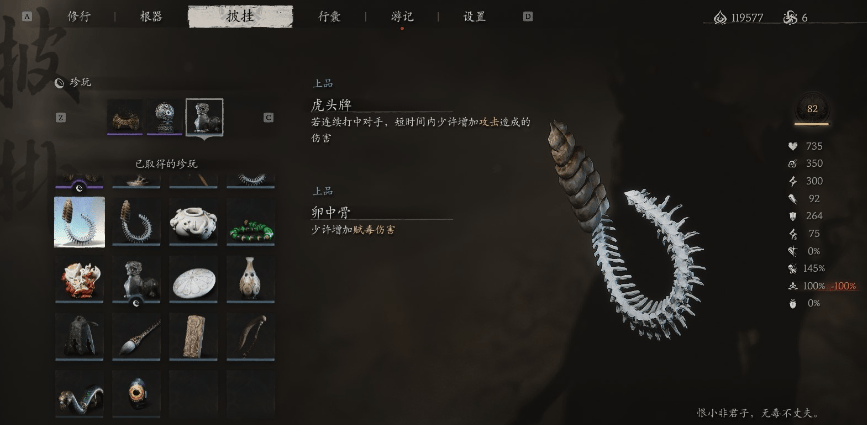Switch to the 修行 tab
The width and height of the screenshot is (867, 425).
coord(78,16)
